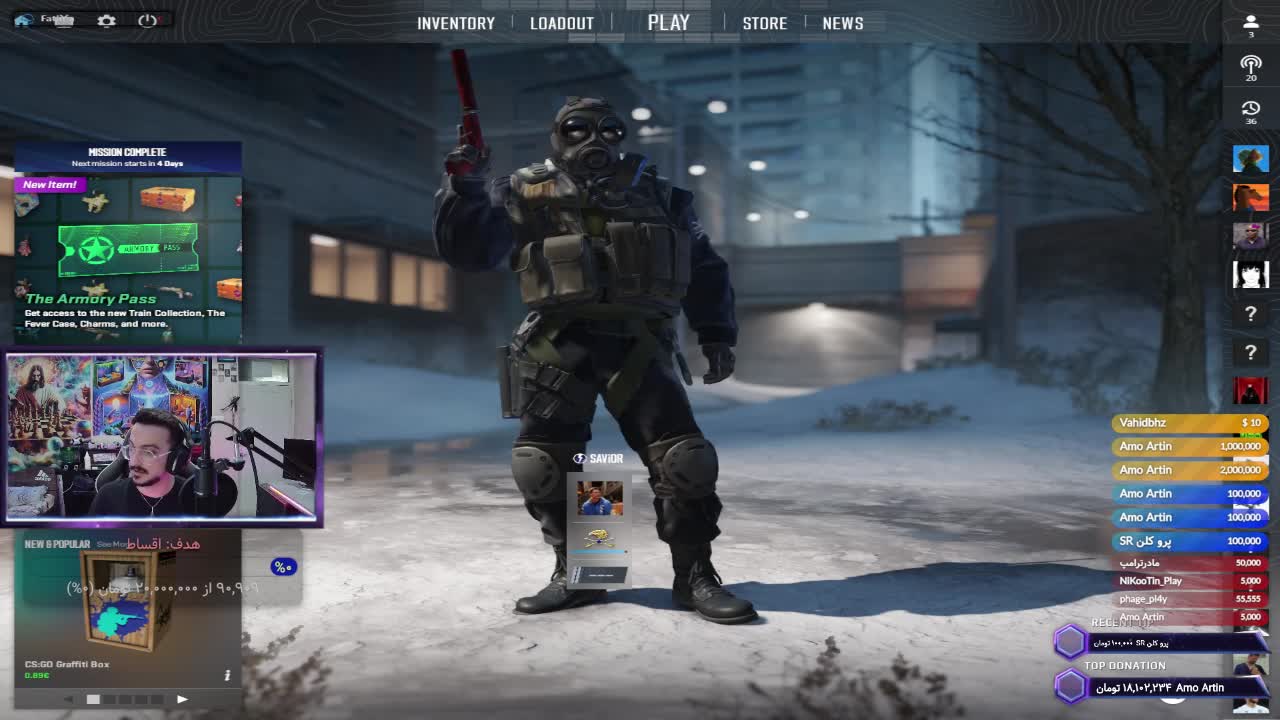The image size is (1280, 720).
Task: Click the power quit icon
Action: [x=148, y=20]
